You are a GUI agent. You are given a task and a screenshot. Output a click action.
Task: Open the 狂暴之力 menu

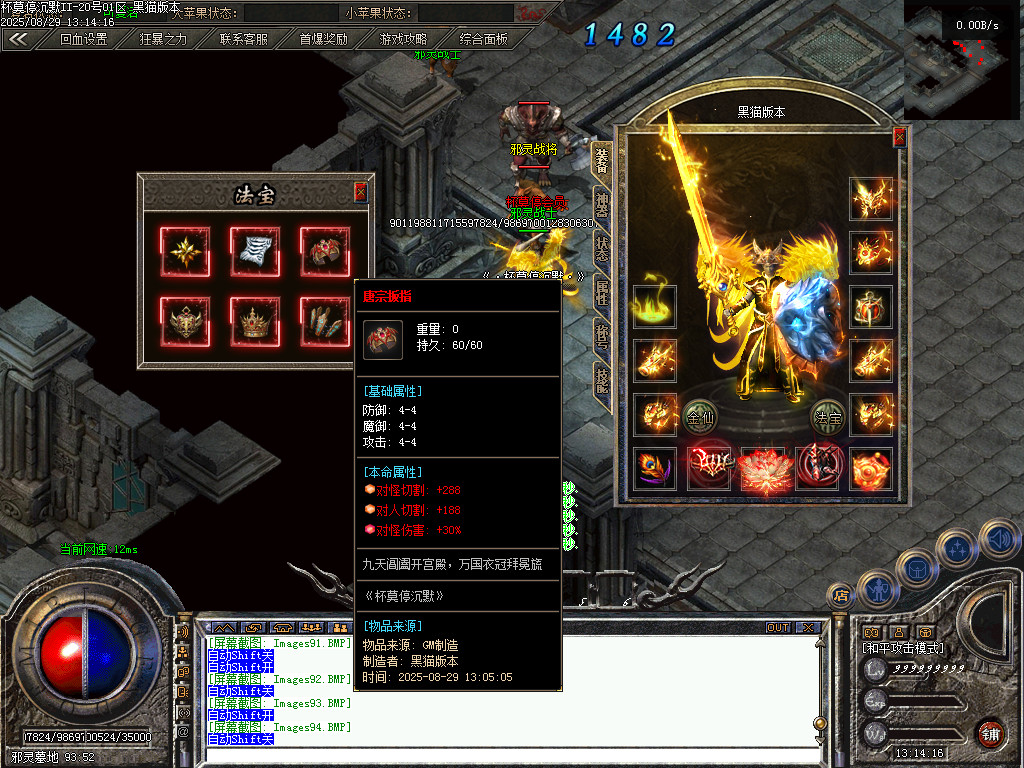(163, 39)
